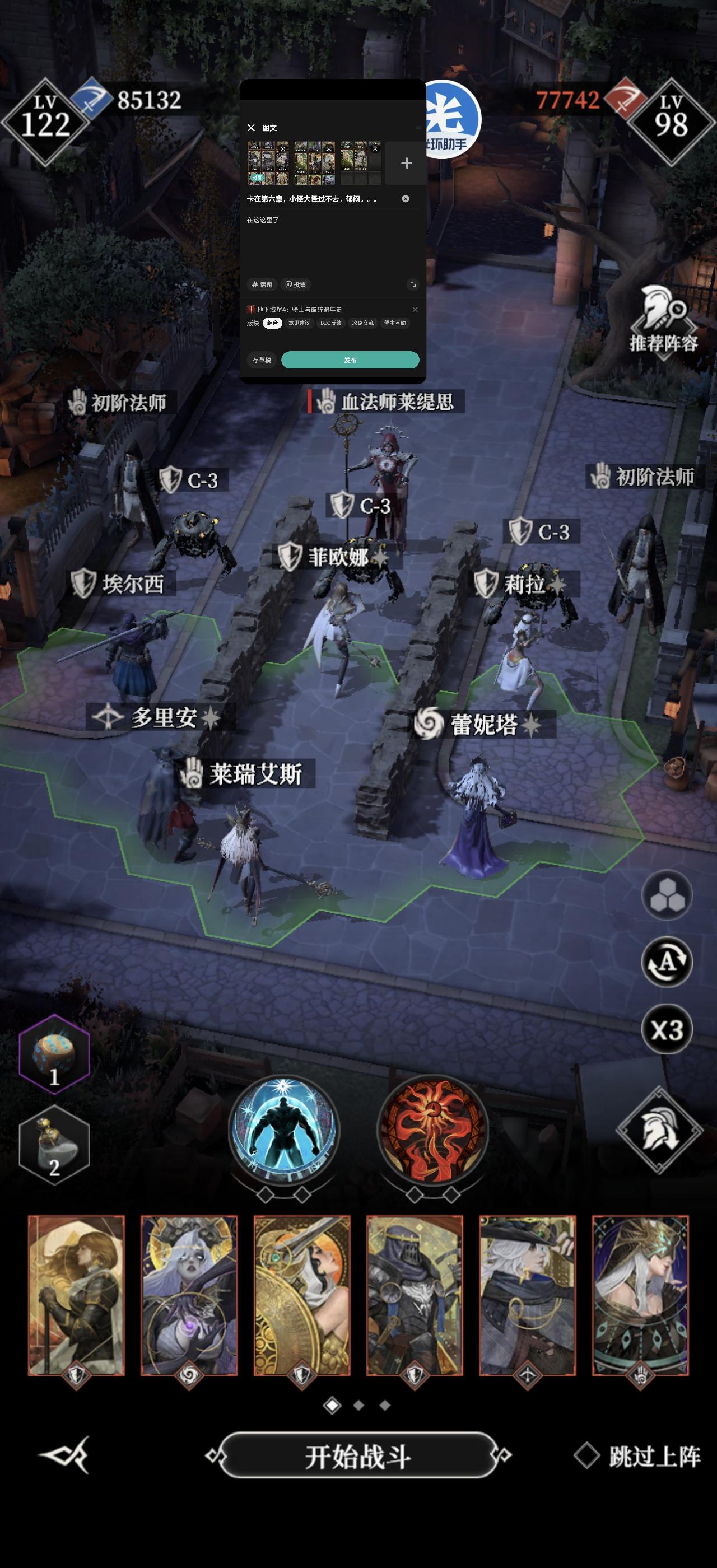Remove the third uploaded image thumbnail
Screen dimensions: 717x1568
[x=375, y=149]
